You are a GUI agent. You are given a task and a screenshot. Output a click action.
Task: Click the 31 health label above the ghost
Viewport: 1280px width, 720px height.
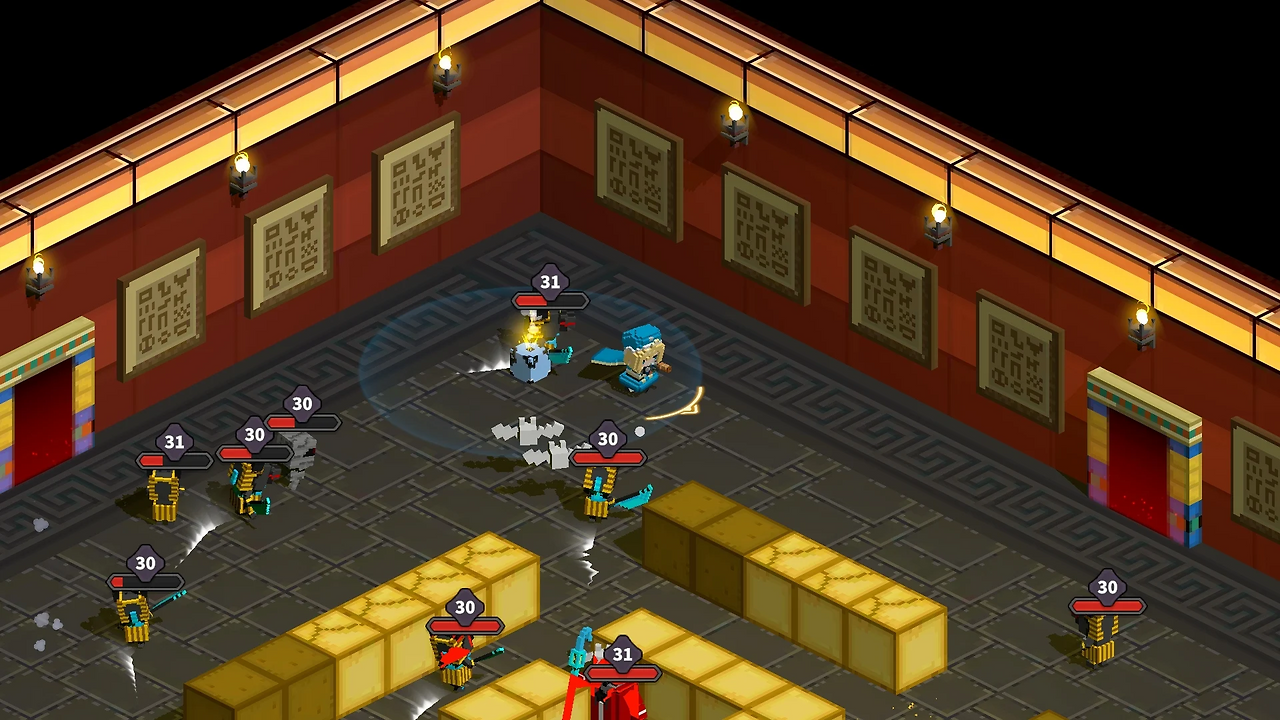(549, 283)
